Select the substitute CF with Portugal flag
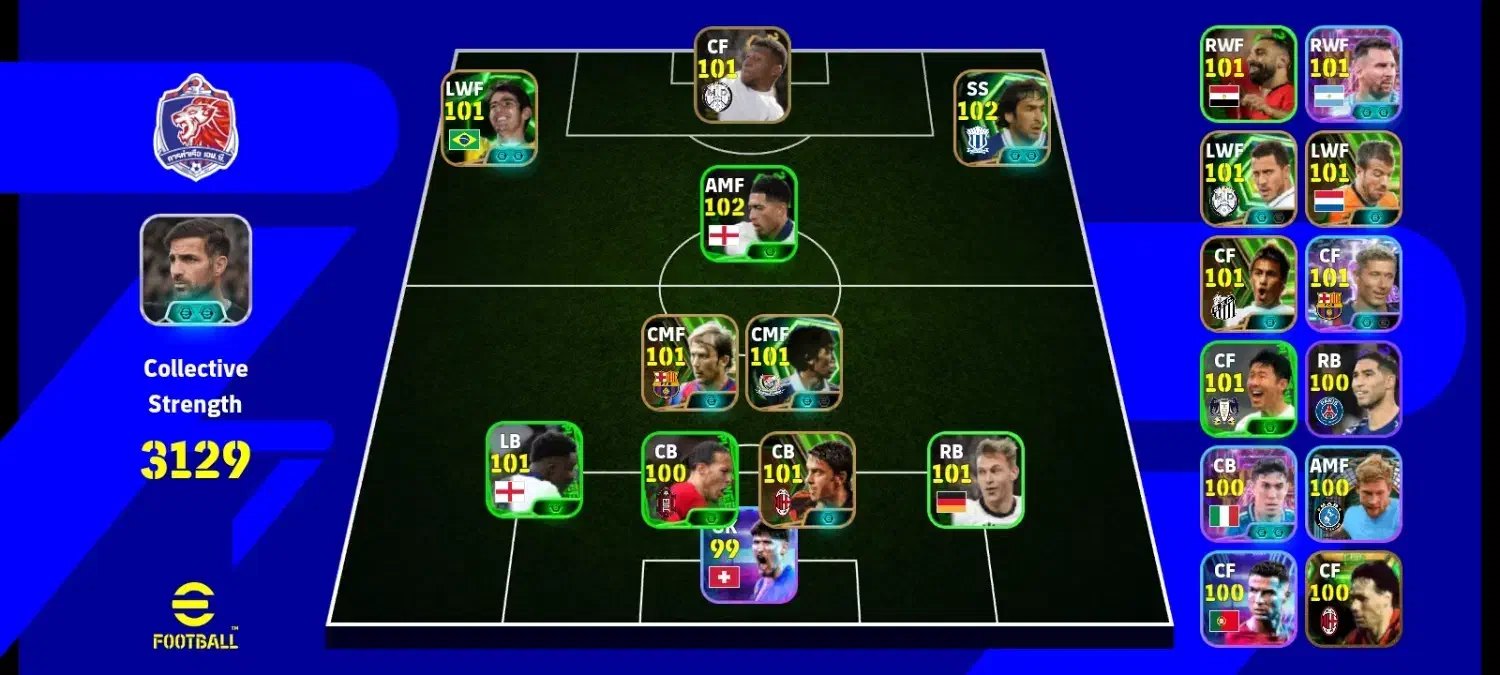 tap(1248, 599)
